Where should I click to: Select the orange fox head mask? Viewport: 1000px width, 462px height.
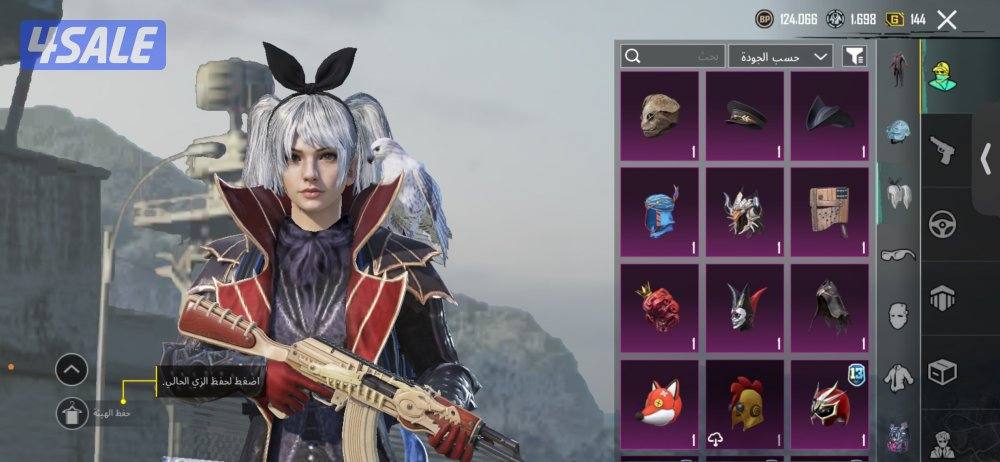660,404
